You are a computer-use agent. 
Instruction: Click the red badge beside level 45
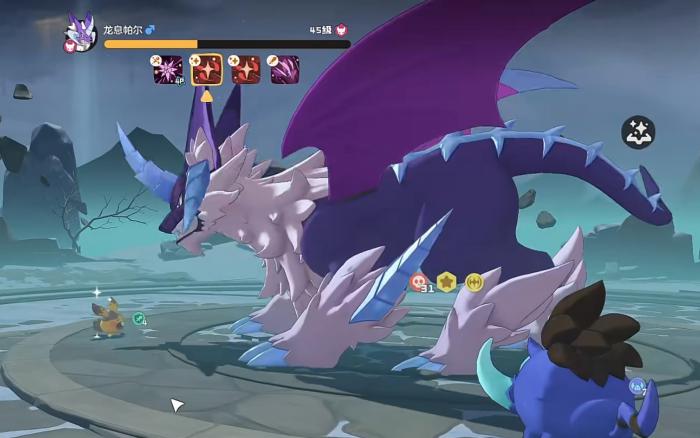pos(341,31)
